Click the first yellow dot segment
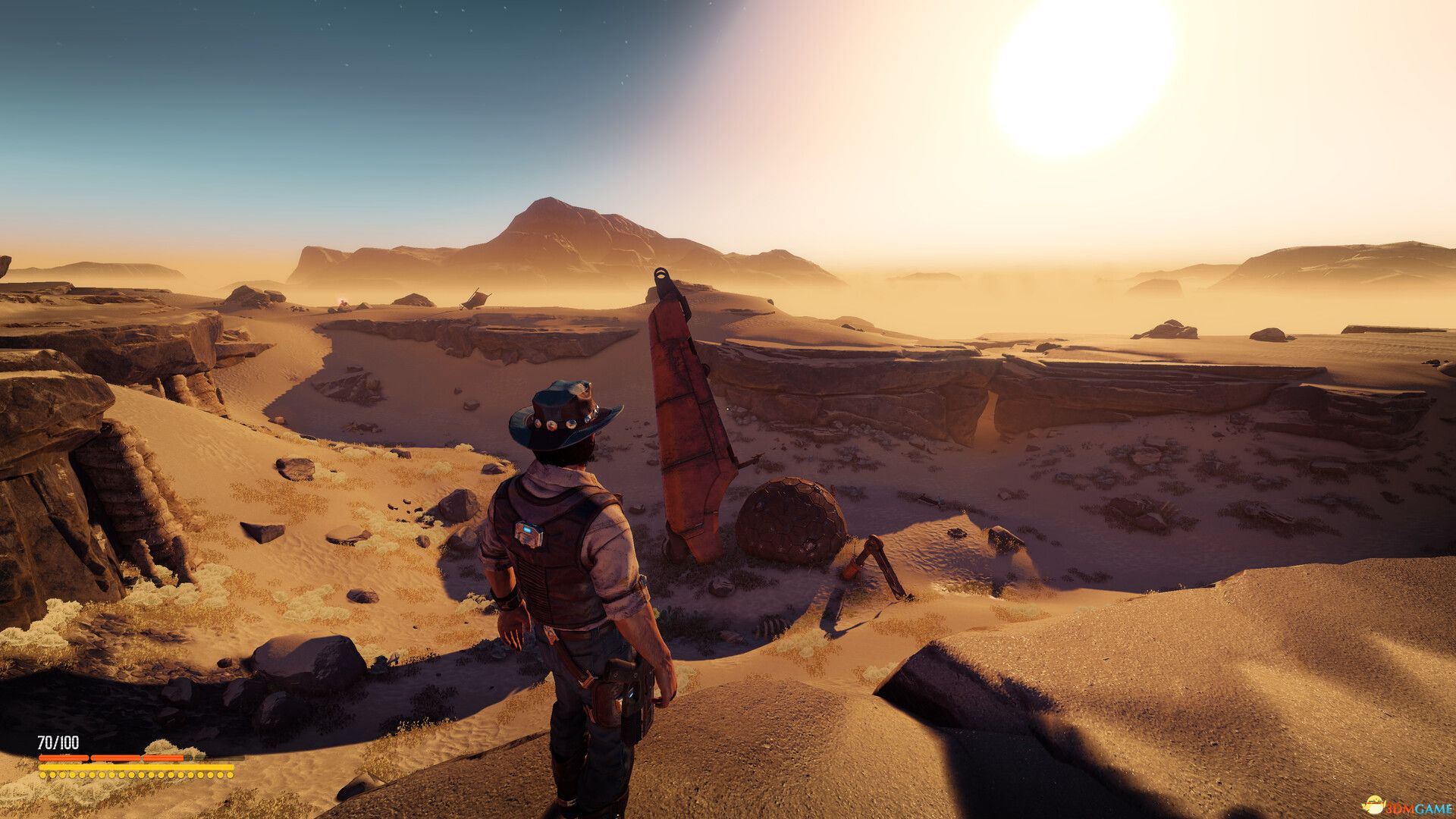Screen dimensions: 1456x819 tap(42, 775)
